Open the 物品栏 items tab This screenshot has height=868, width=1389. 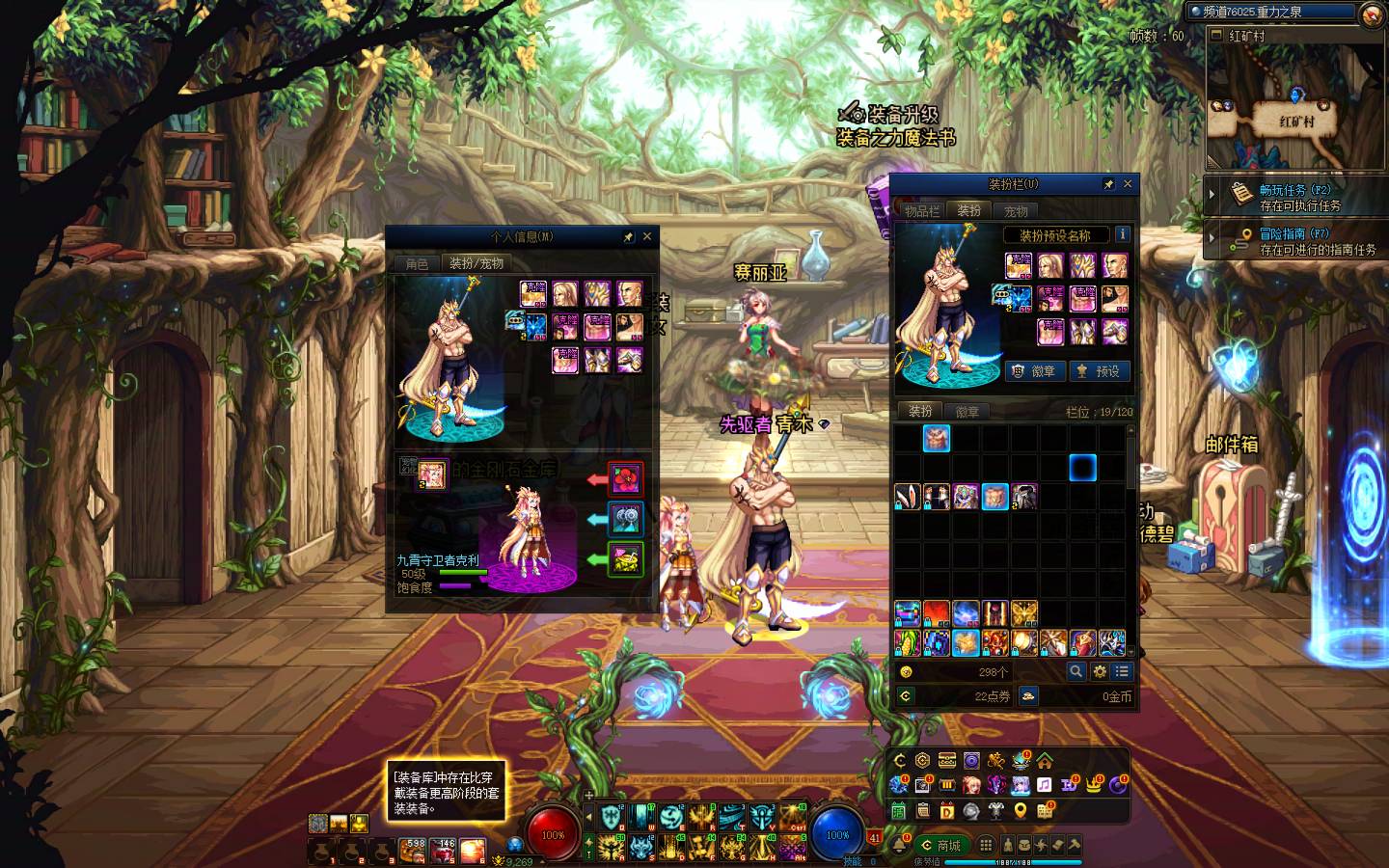(921, 210)
